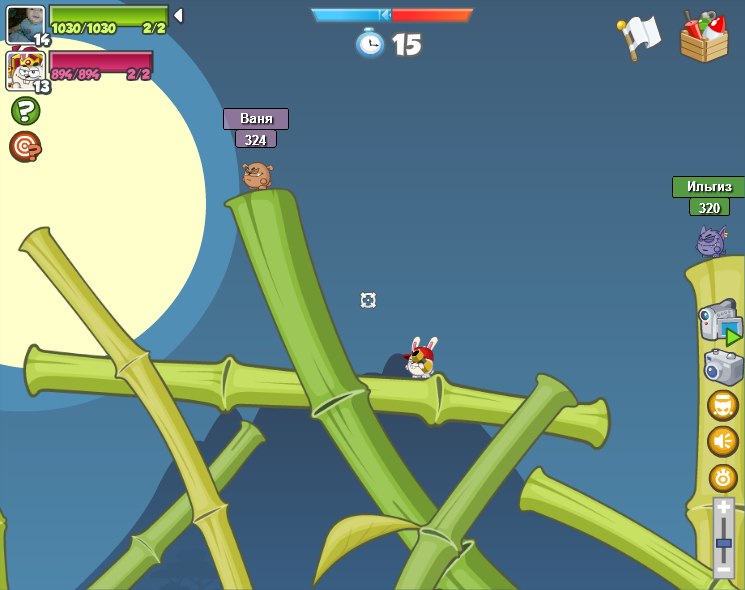Click the blue zoom slider handle
745x590 pixels.
(723, 543)
